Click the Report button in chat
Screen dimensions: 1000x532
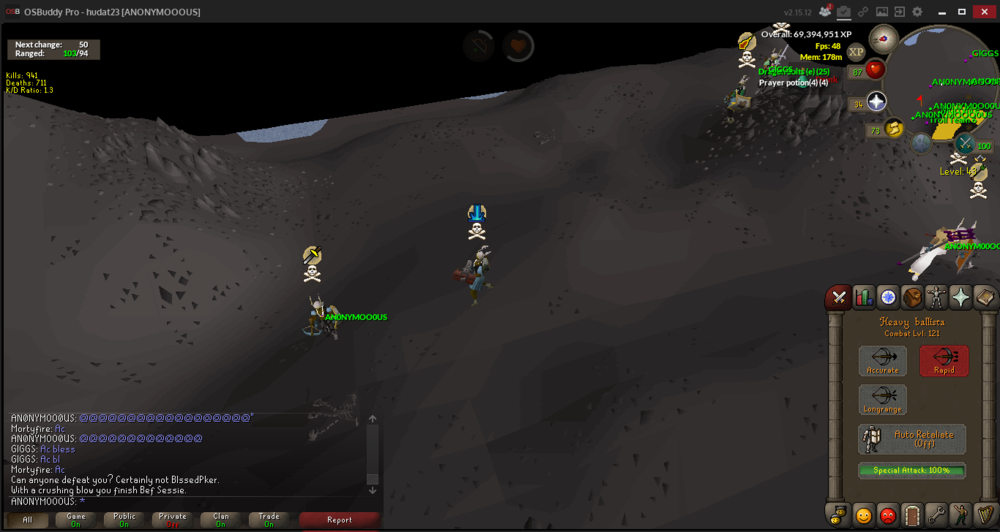click(x=339, y=519)
